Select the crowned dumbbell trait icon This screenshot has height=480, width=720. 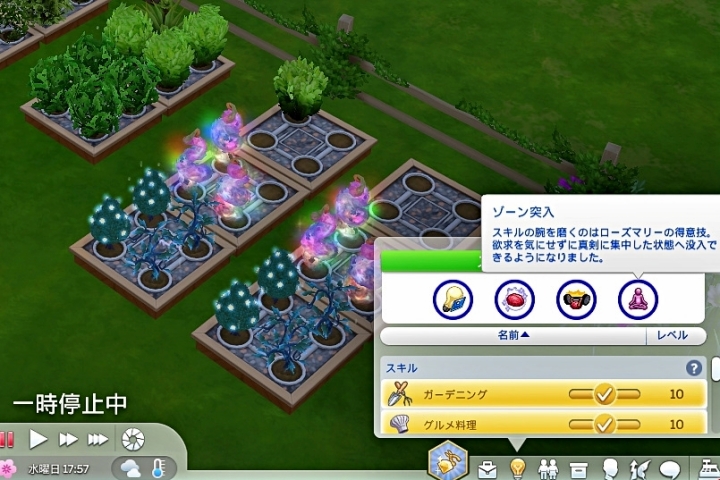click(576, 298)
